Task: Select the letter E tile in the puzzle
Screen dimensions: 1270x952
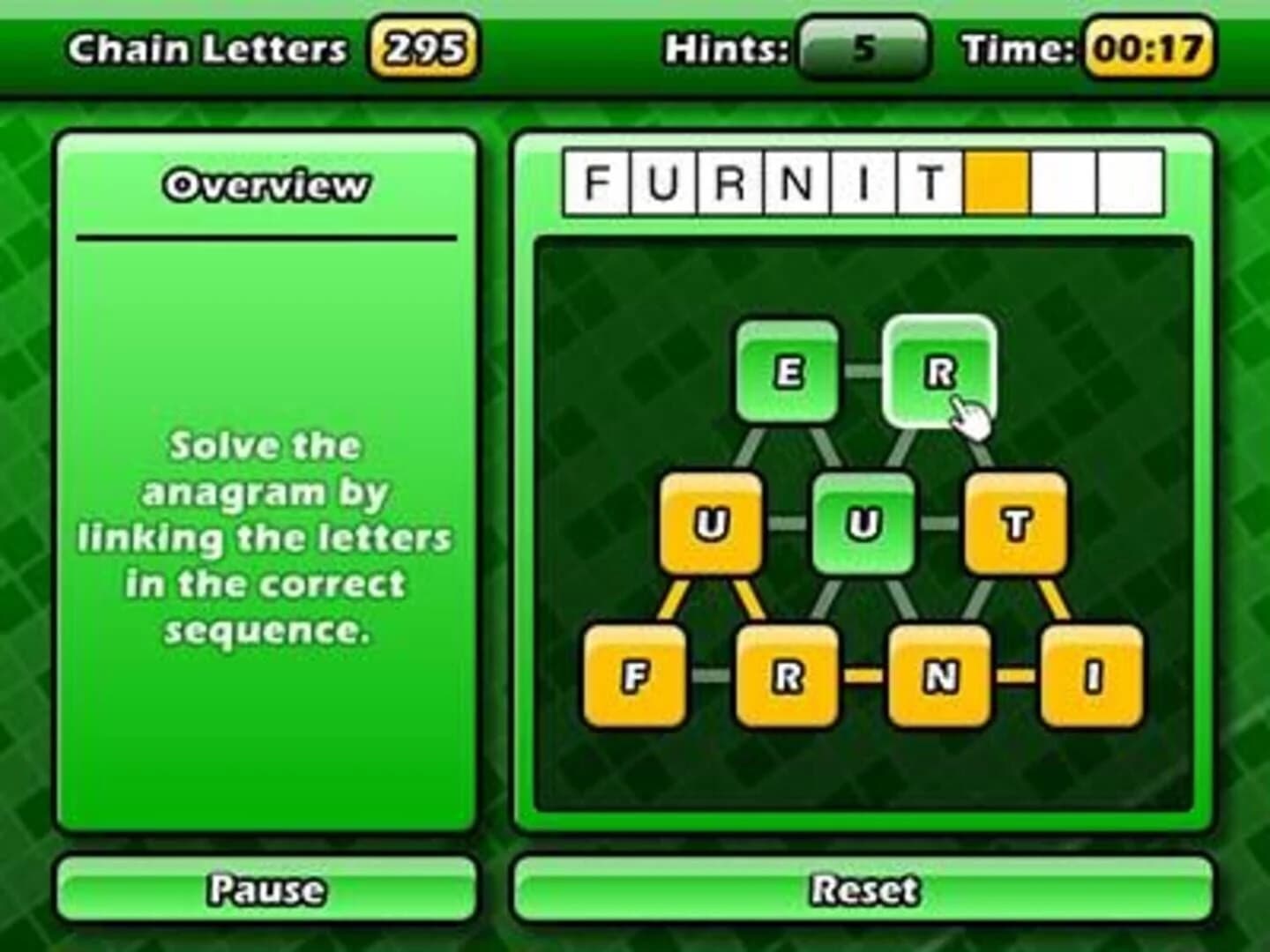Action: [788, 372]
